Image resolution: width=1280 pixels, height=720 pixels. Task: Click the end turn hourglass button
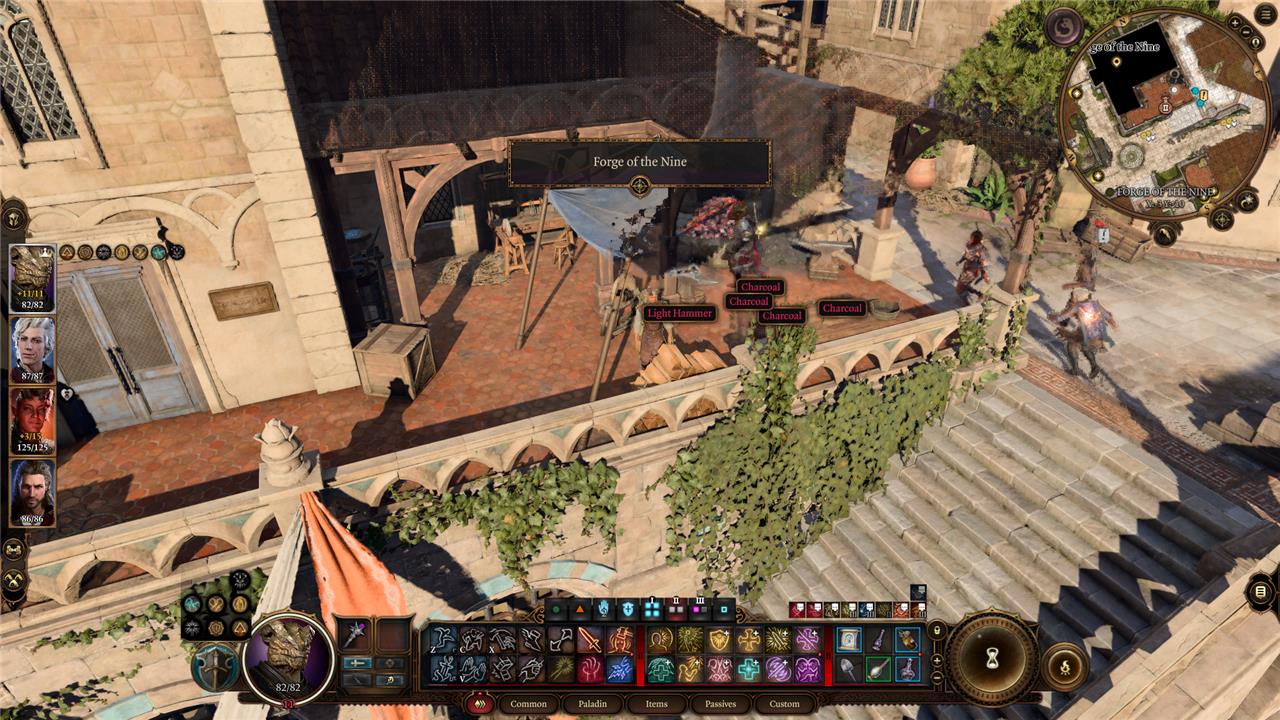993,658
